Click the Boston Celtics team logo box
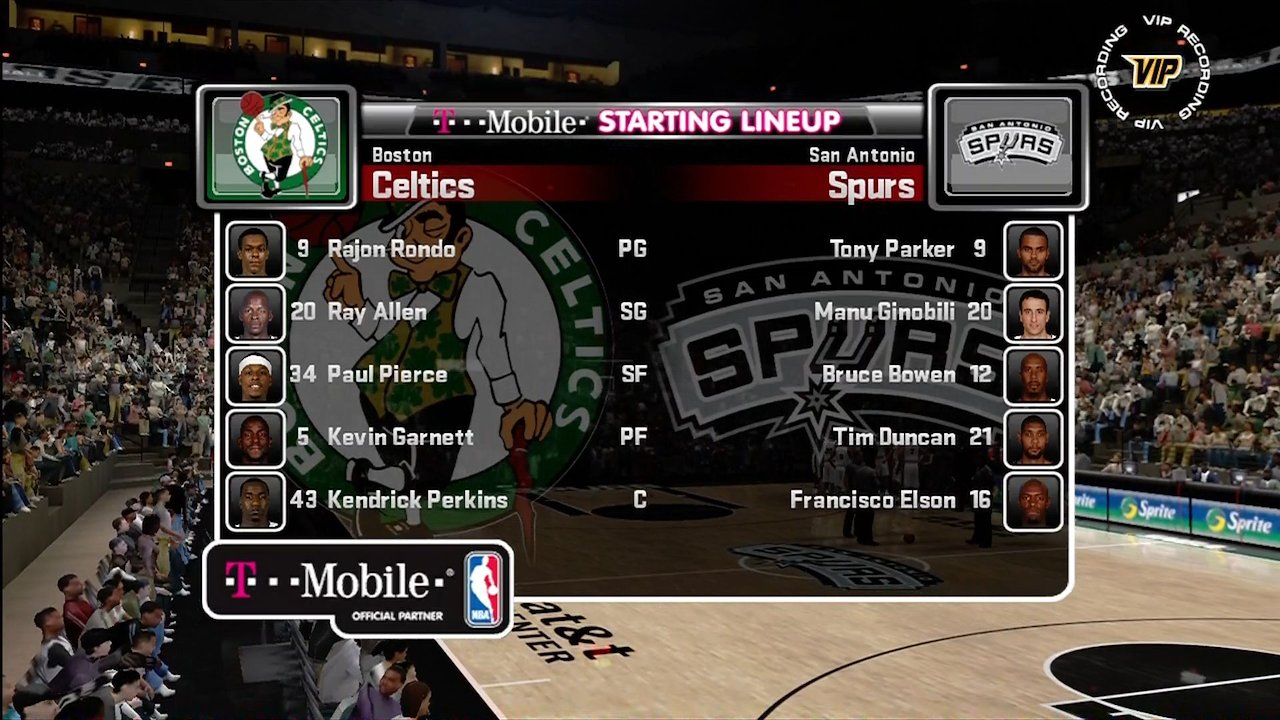Screen dimensions: 1280x720 pos(276,147)
